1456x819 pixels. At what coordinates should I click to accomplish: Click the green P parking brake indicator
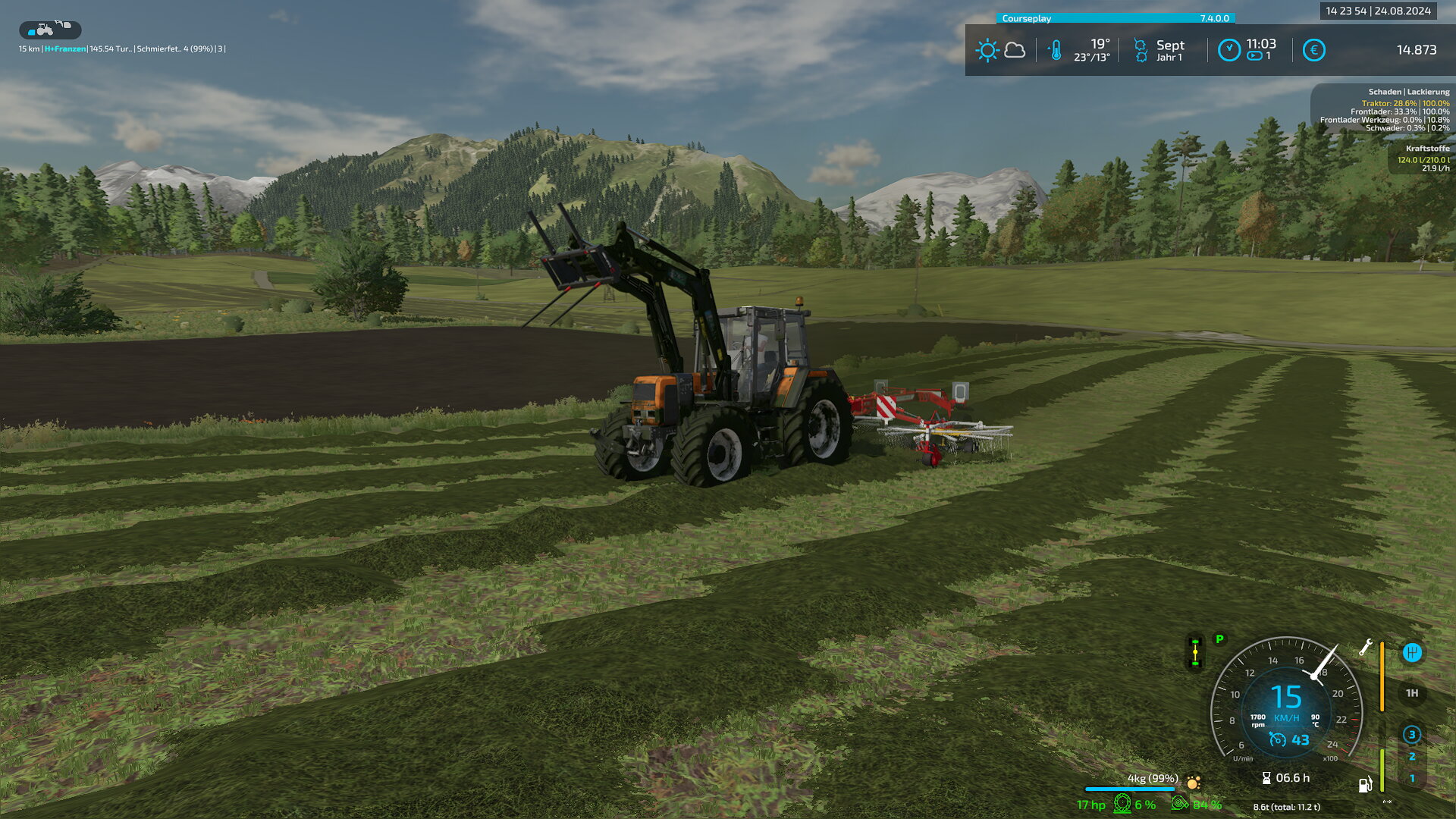point(1219,639)
